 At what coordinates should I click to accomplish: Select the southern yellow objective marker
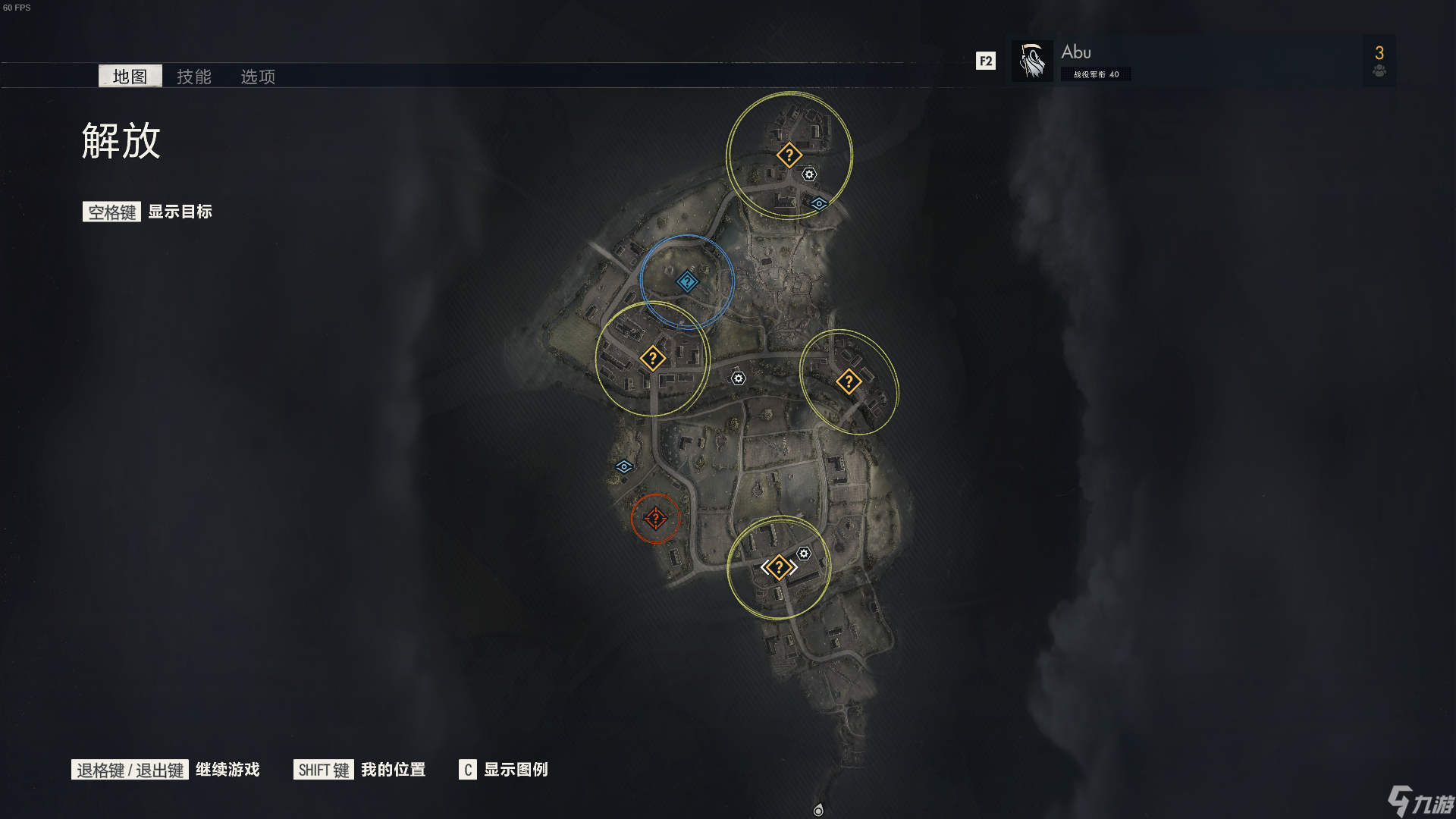779,566
